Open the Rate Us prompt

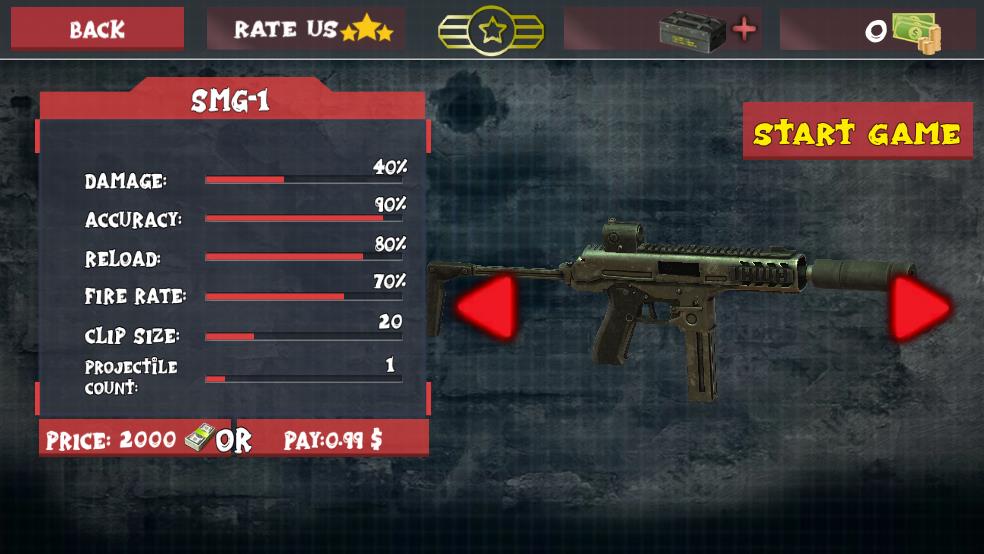coord(306,29)
